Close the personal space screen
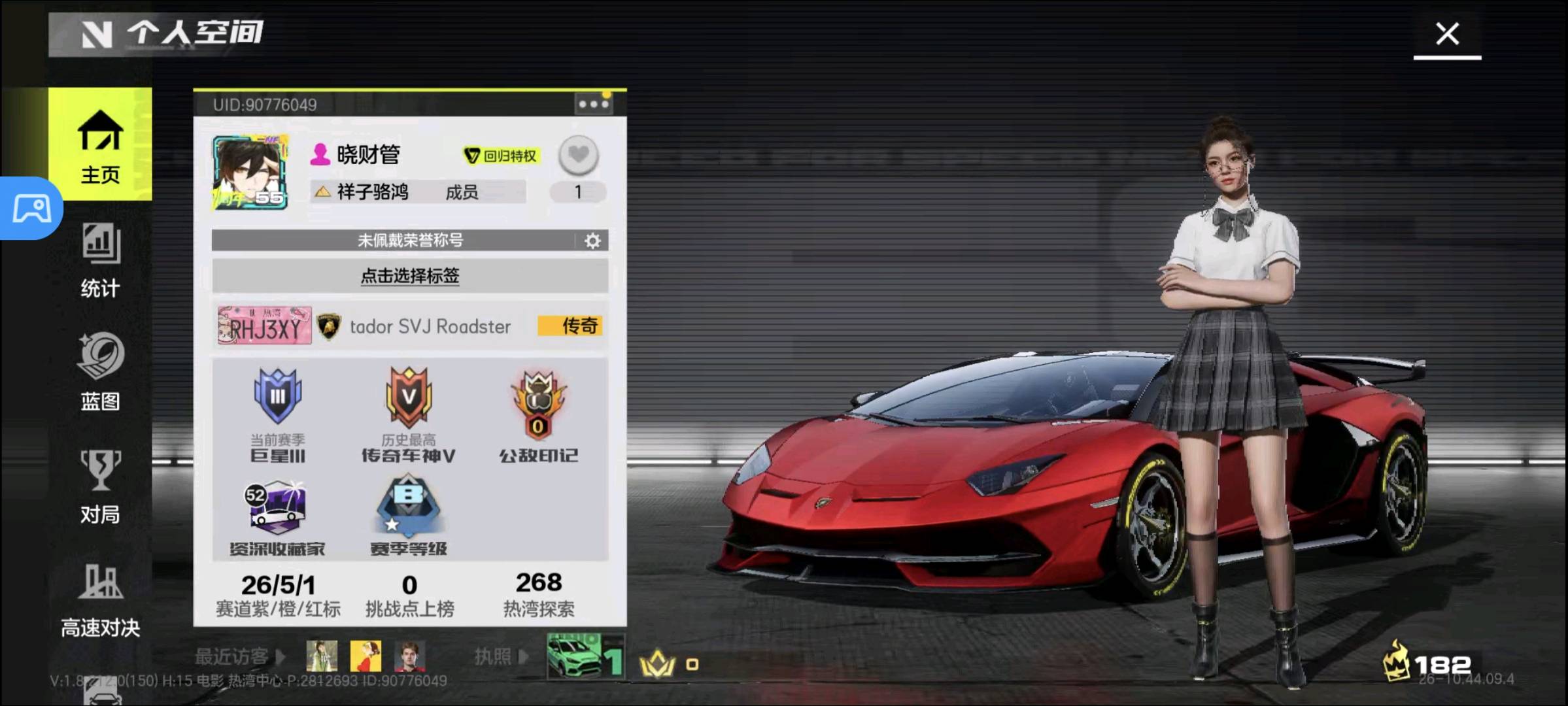 coord(1447,34)
